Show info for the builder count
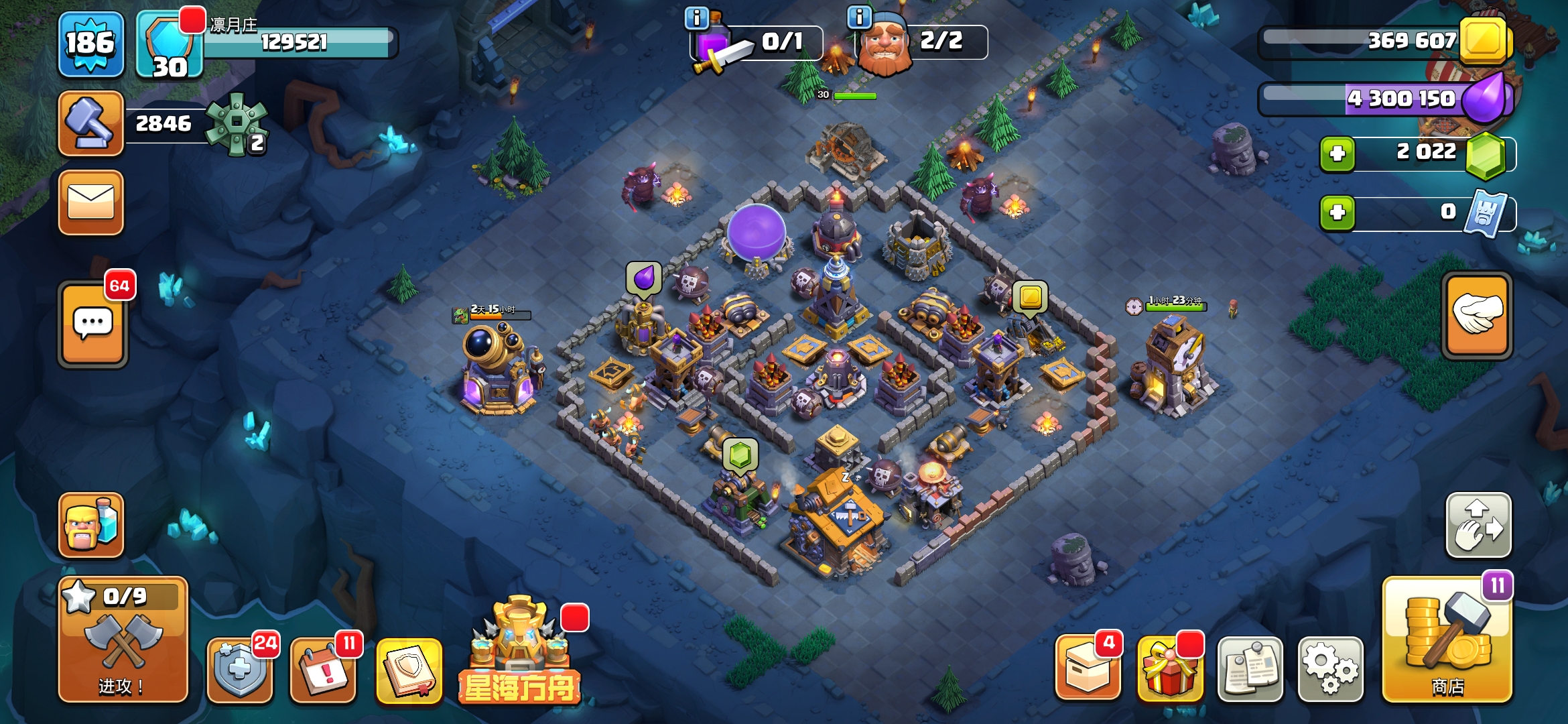 tap(859, 17)
